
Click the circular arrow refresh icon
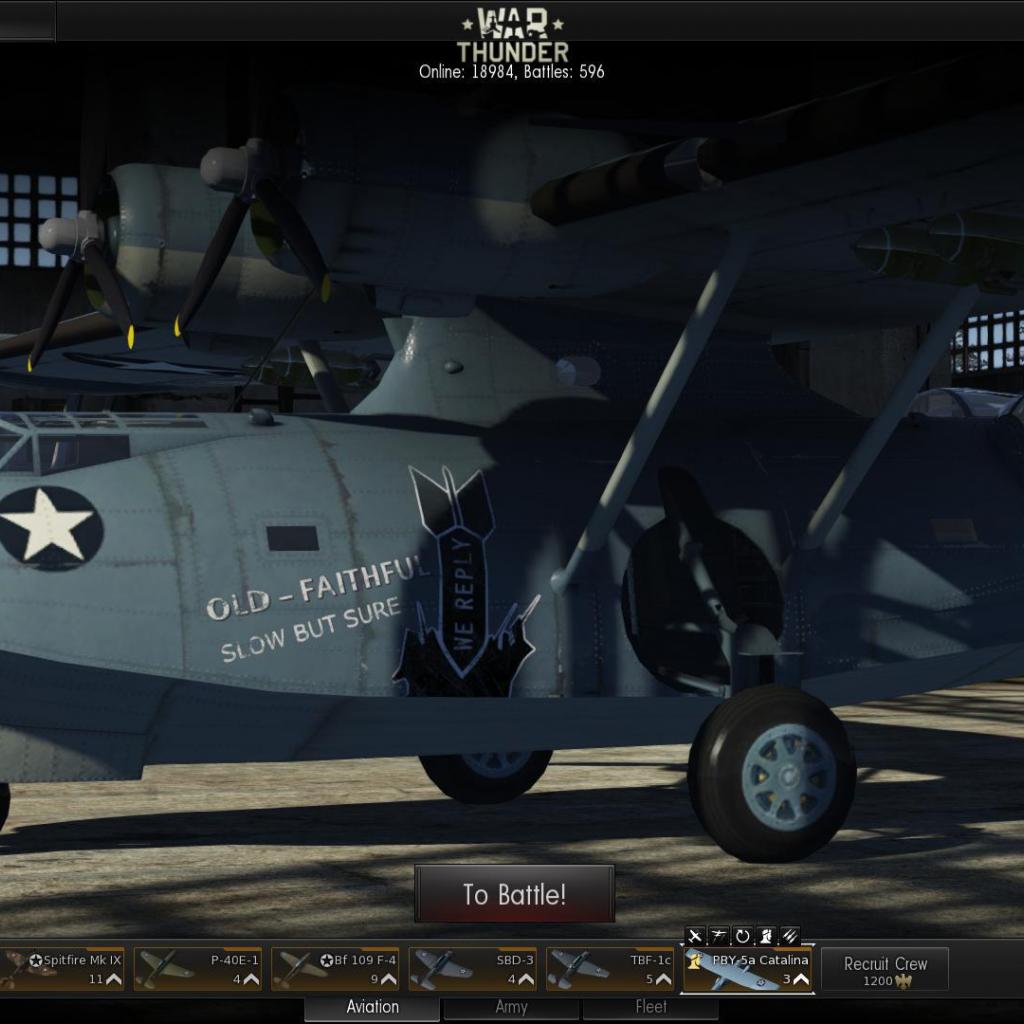pos(743,936)
